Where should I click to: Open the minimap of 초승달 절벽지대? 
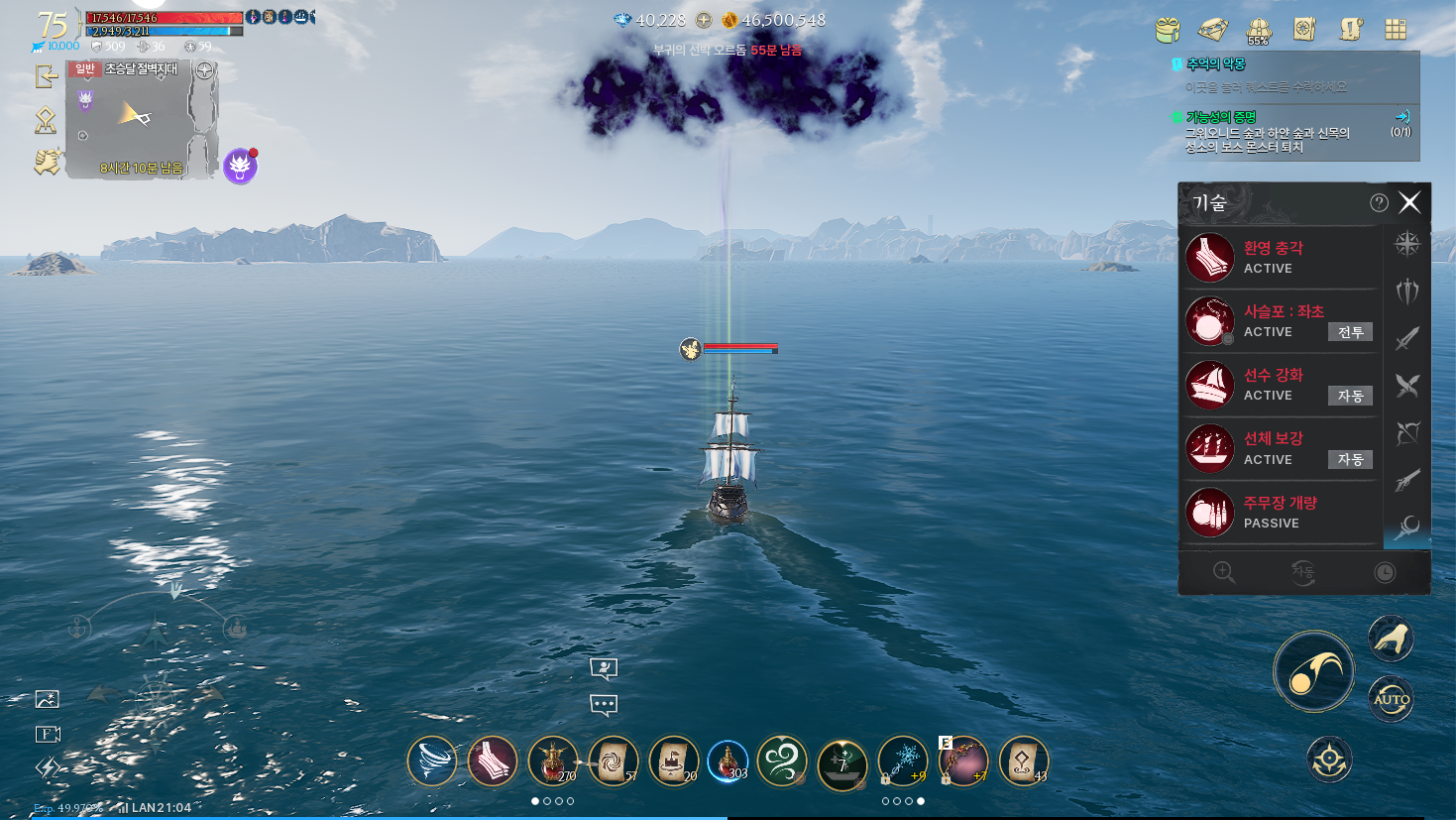[x=141, y=120]
